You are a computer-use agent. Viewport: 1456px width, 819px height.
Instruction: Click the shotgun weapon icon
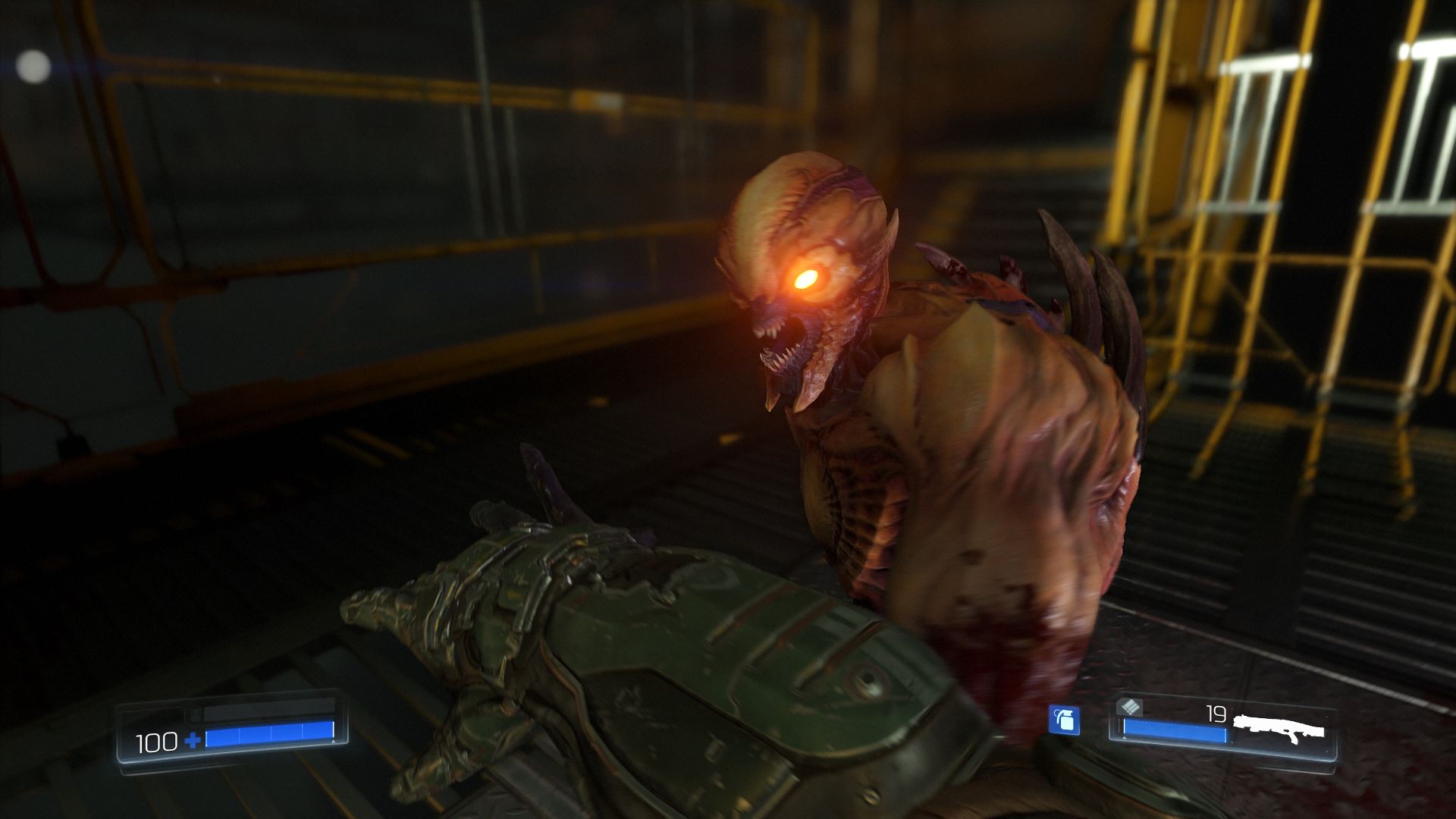click(x=1279, y=730)
